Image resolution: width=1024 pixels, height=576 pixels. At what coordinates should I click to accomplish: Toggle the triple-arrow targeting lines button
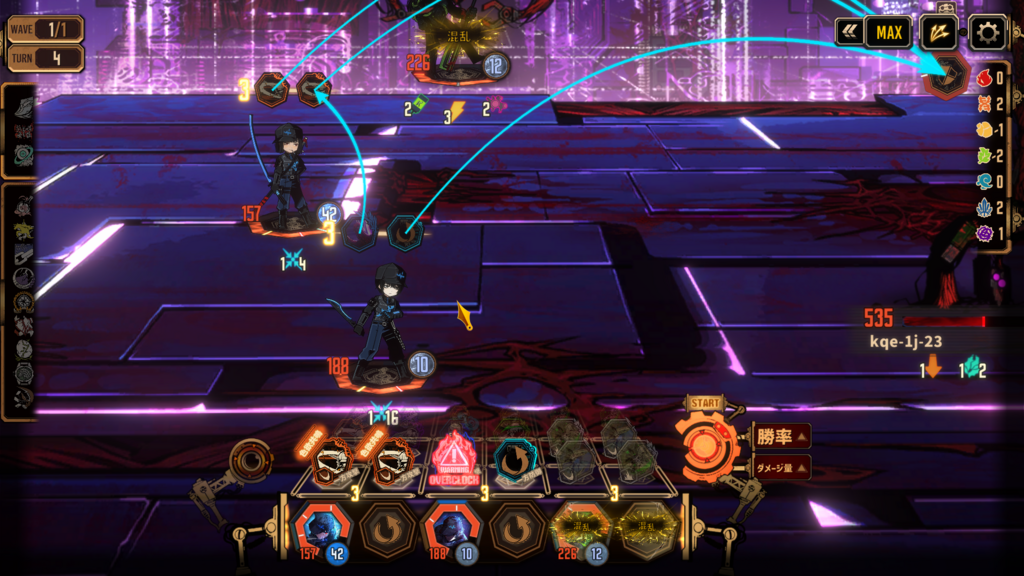point(938,33)
